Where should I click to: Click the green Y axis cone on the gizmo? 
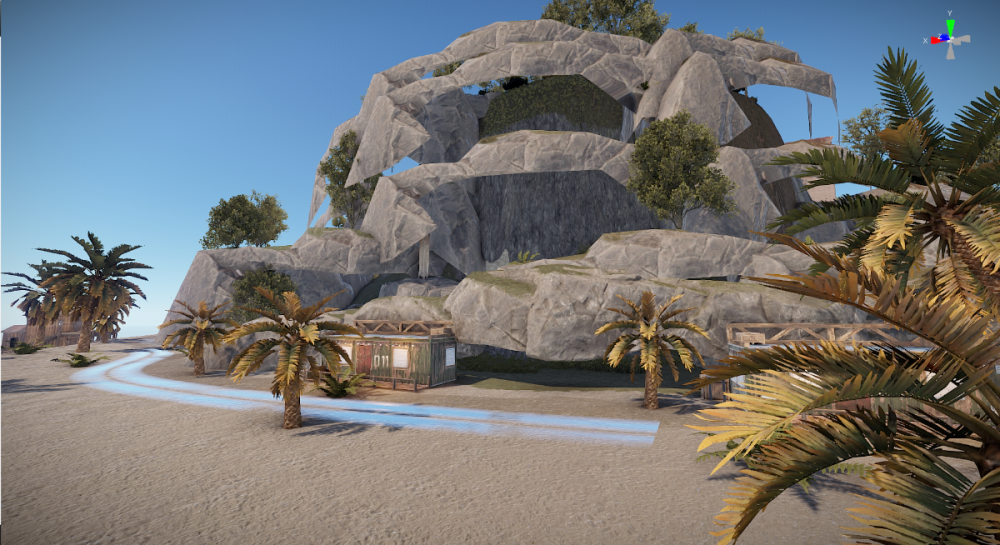(950, 26)
